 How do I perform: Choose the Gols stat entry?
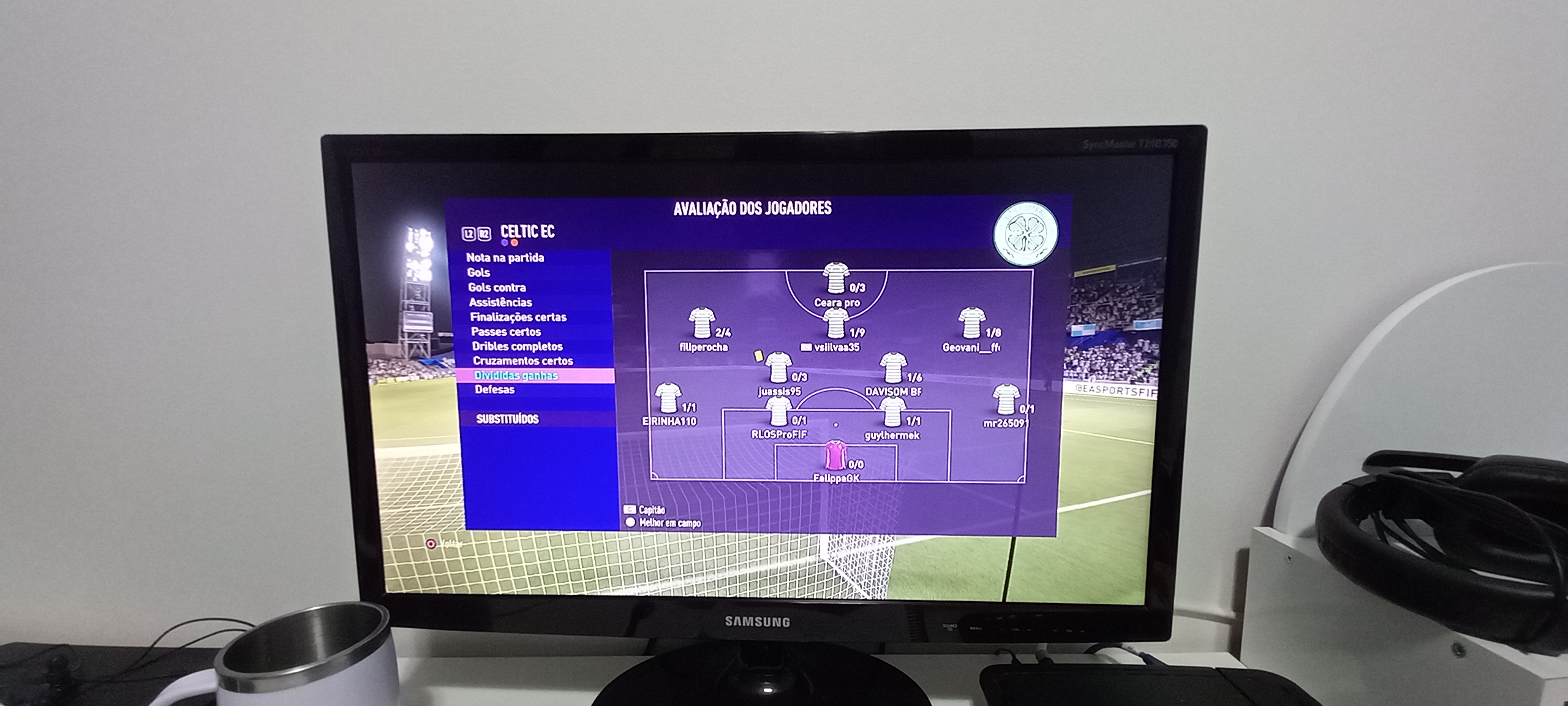click(479, 273)
